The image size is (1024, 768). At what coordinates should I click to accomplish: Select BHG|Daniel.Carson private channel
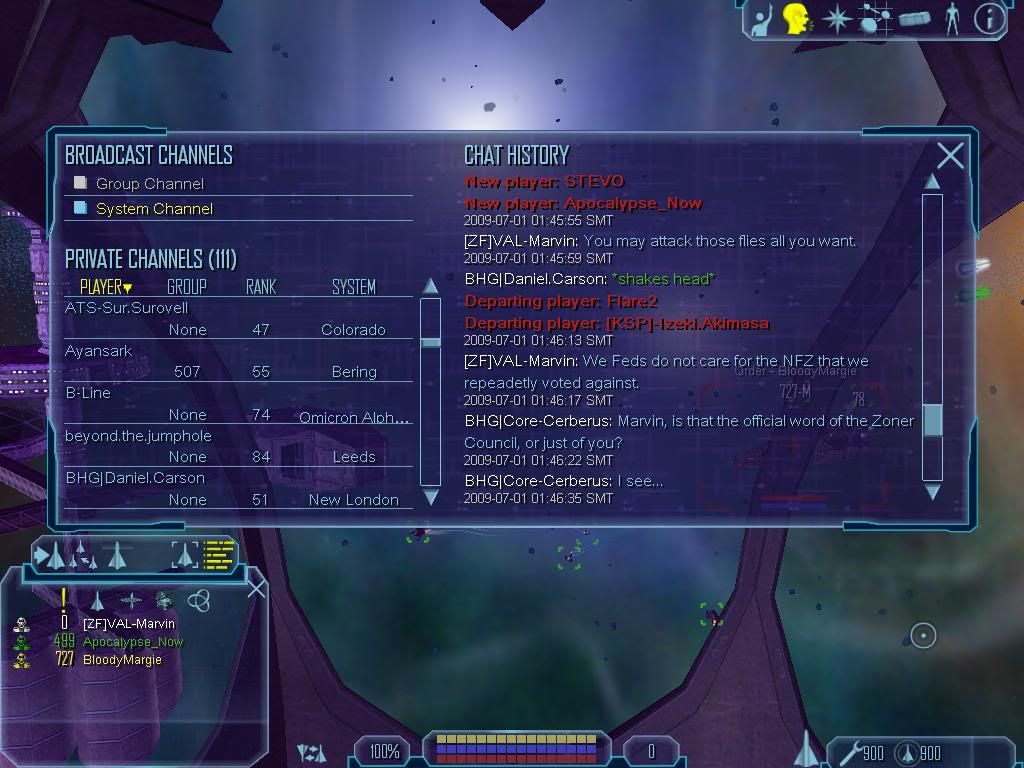135,478
